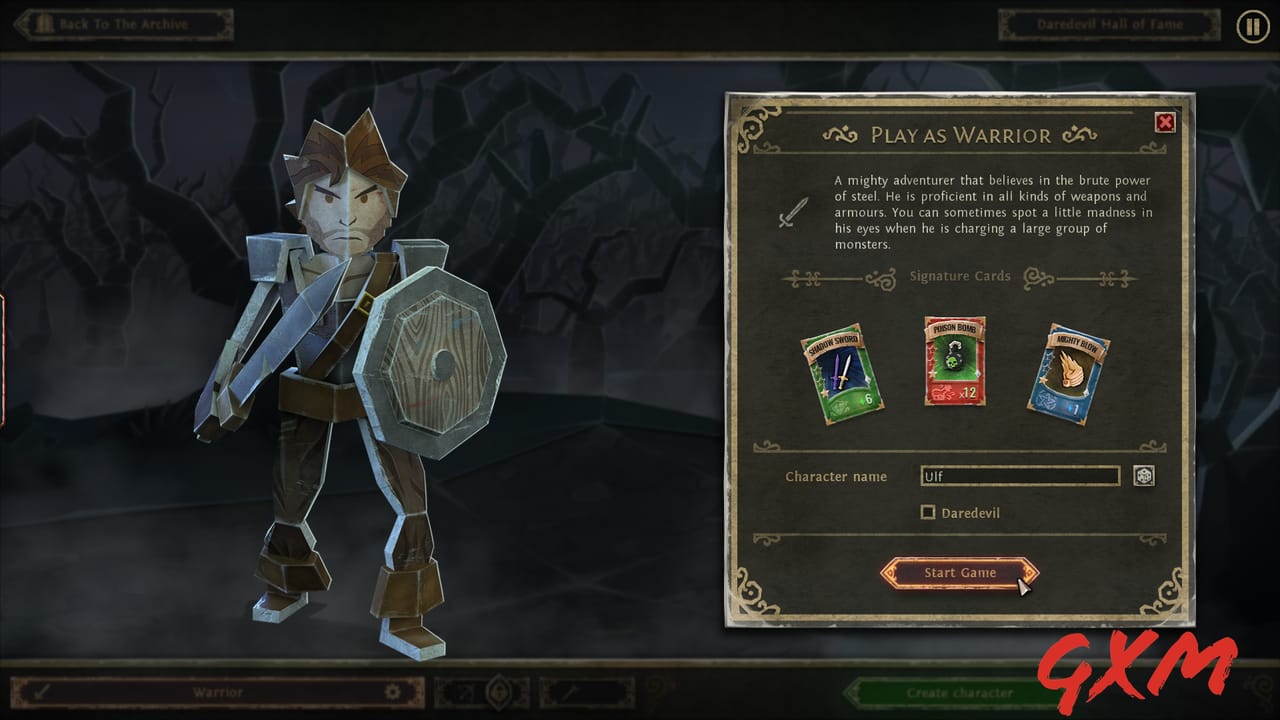Select the Shadow Sword signature card
This screenshot has height=720, width=1280.
click(x=842, y=373)
